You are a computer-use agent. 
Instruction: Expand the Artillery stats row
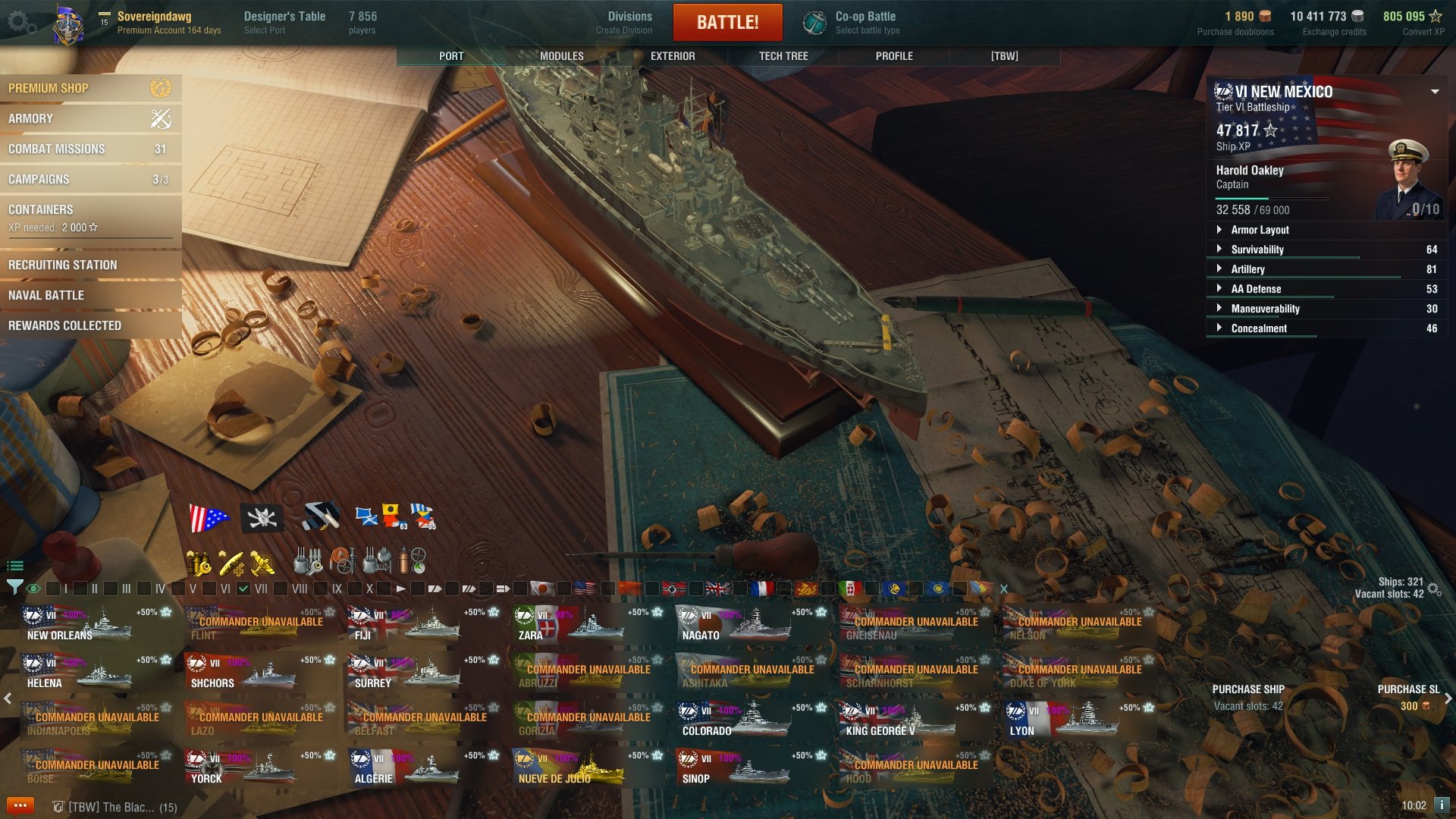[1248, 269]
